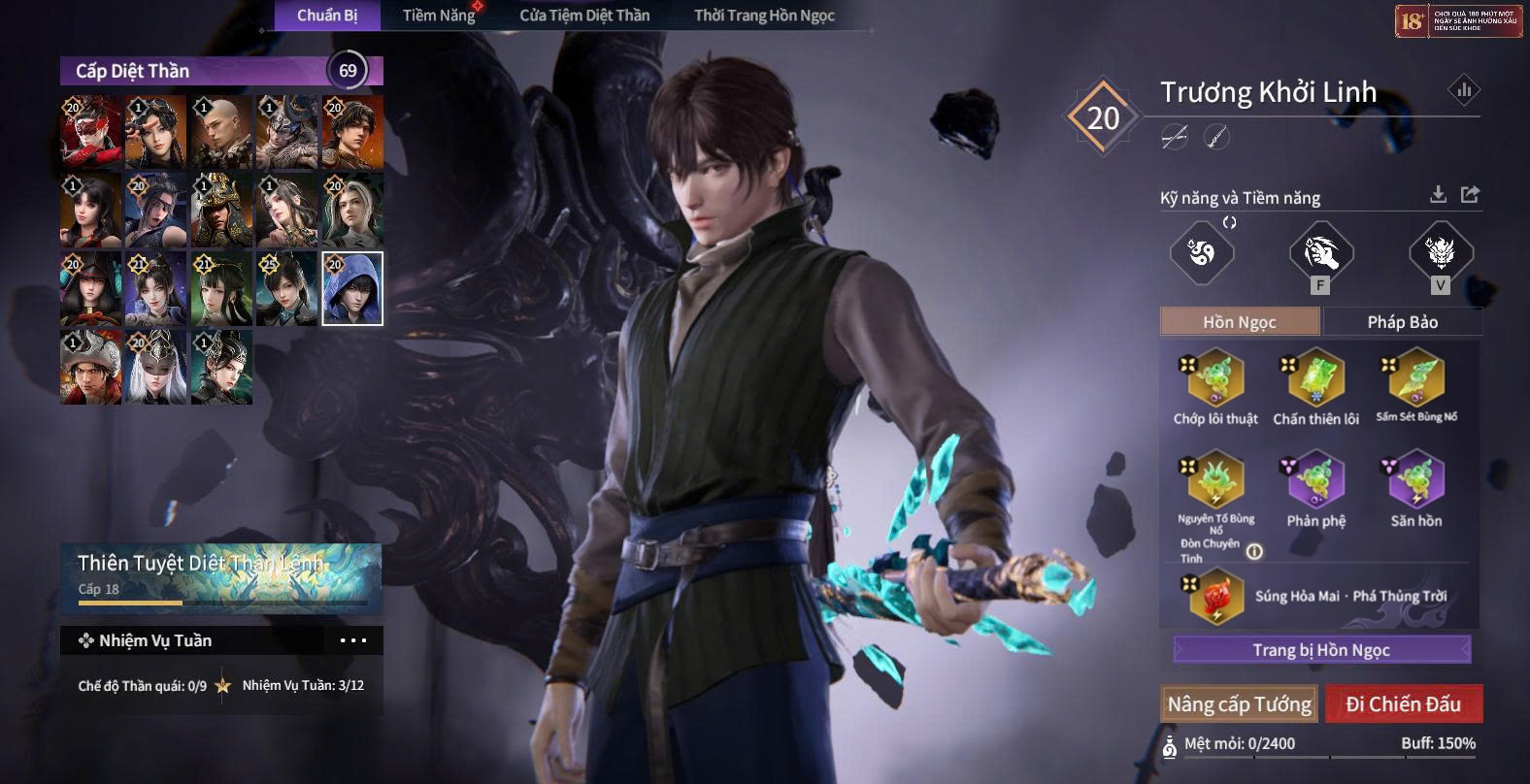
Task: Click the Đi Chiến Đấu button
Action: coord(1403,704)
